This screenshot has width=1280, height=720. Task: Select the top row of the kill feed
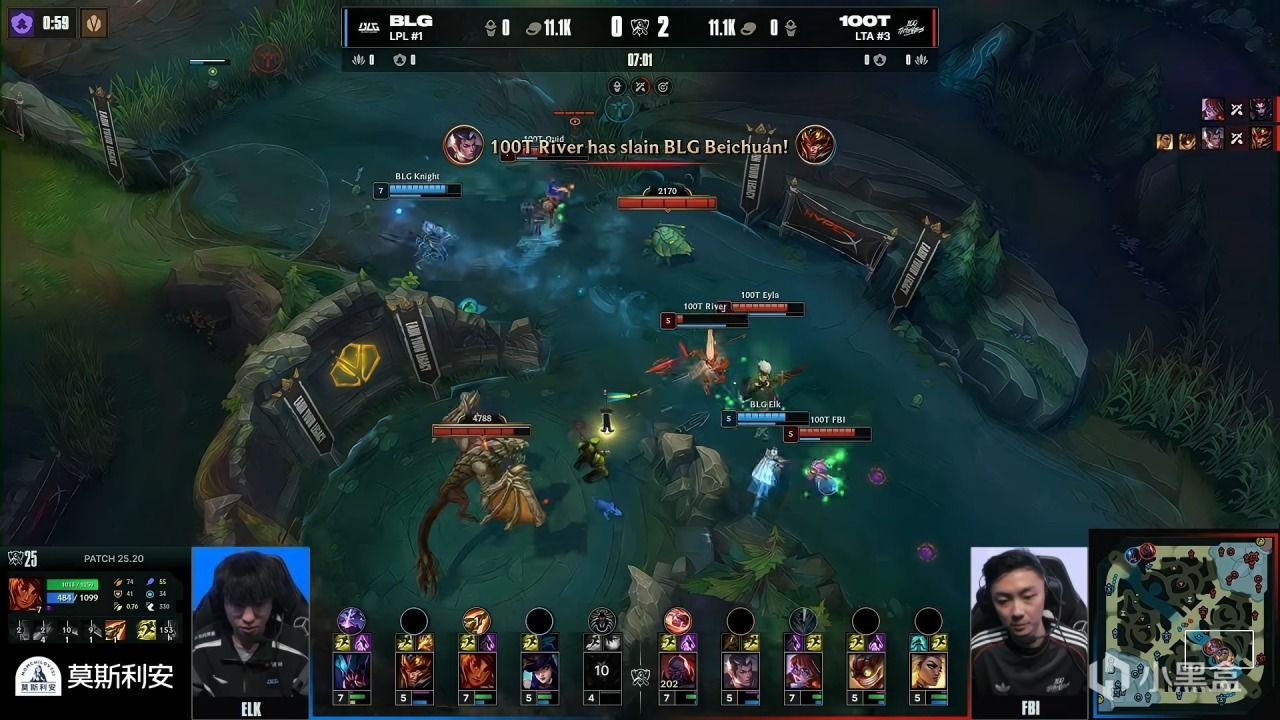(x=1237, y=109)
